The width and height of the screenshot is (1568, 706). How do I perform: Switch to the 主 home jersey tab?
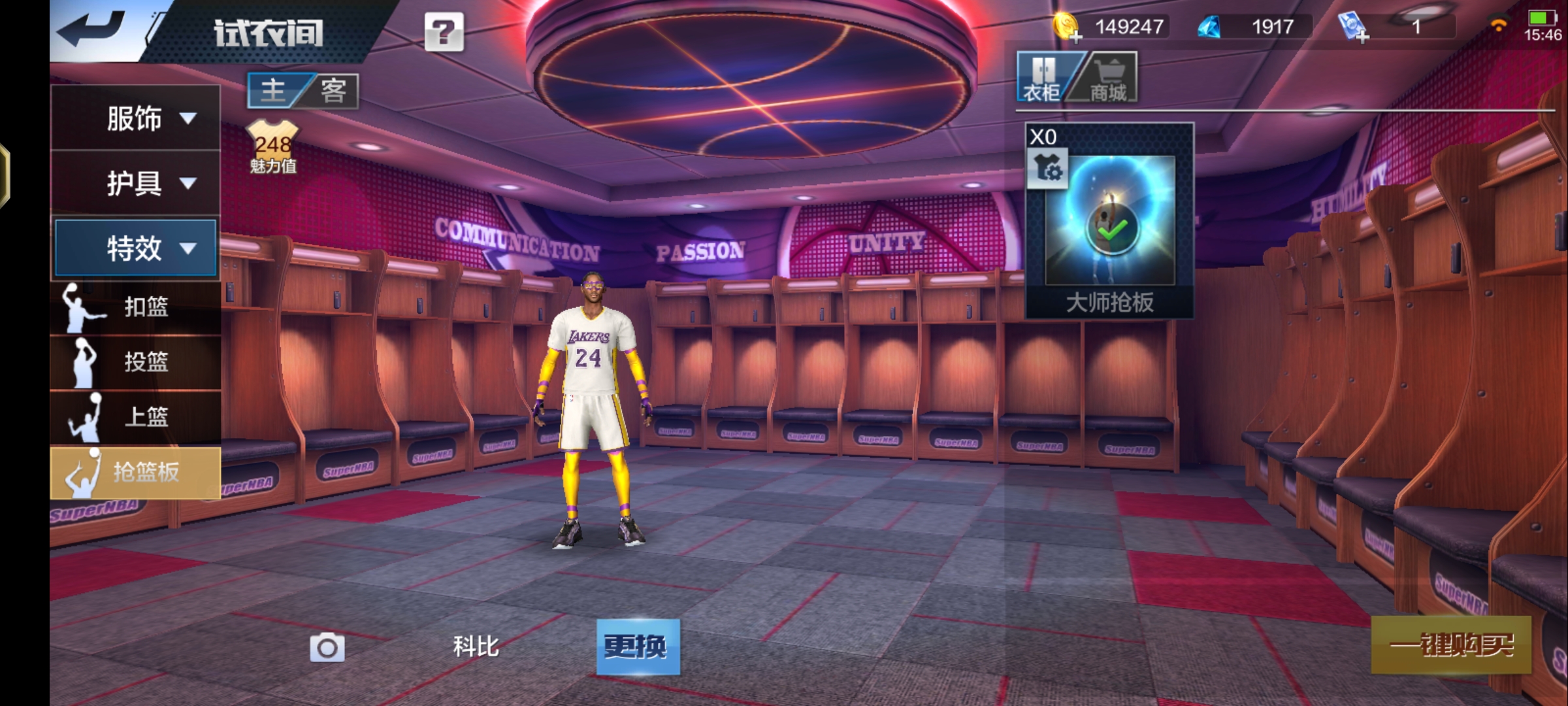(274, 90)
